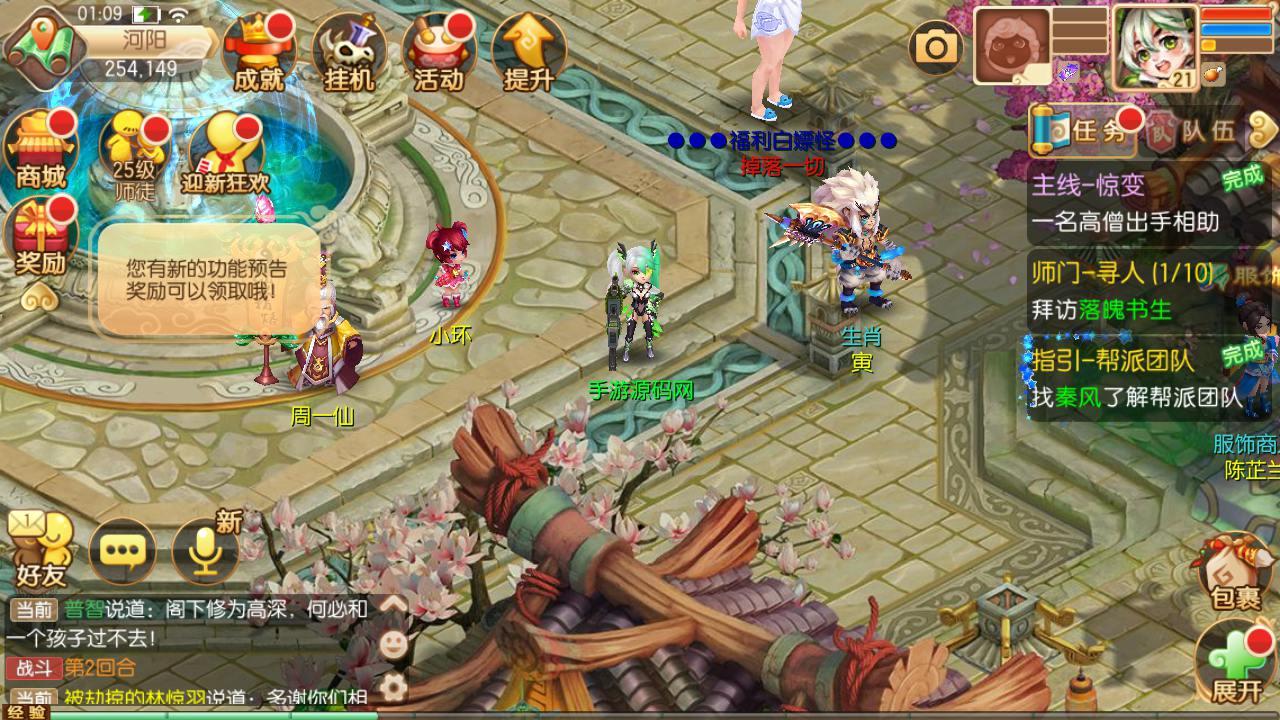The width and height of the screenshot is (1280, 720).
Task: Open the 商城 shop
Action: coord(41,150)
